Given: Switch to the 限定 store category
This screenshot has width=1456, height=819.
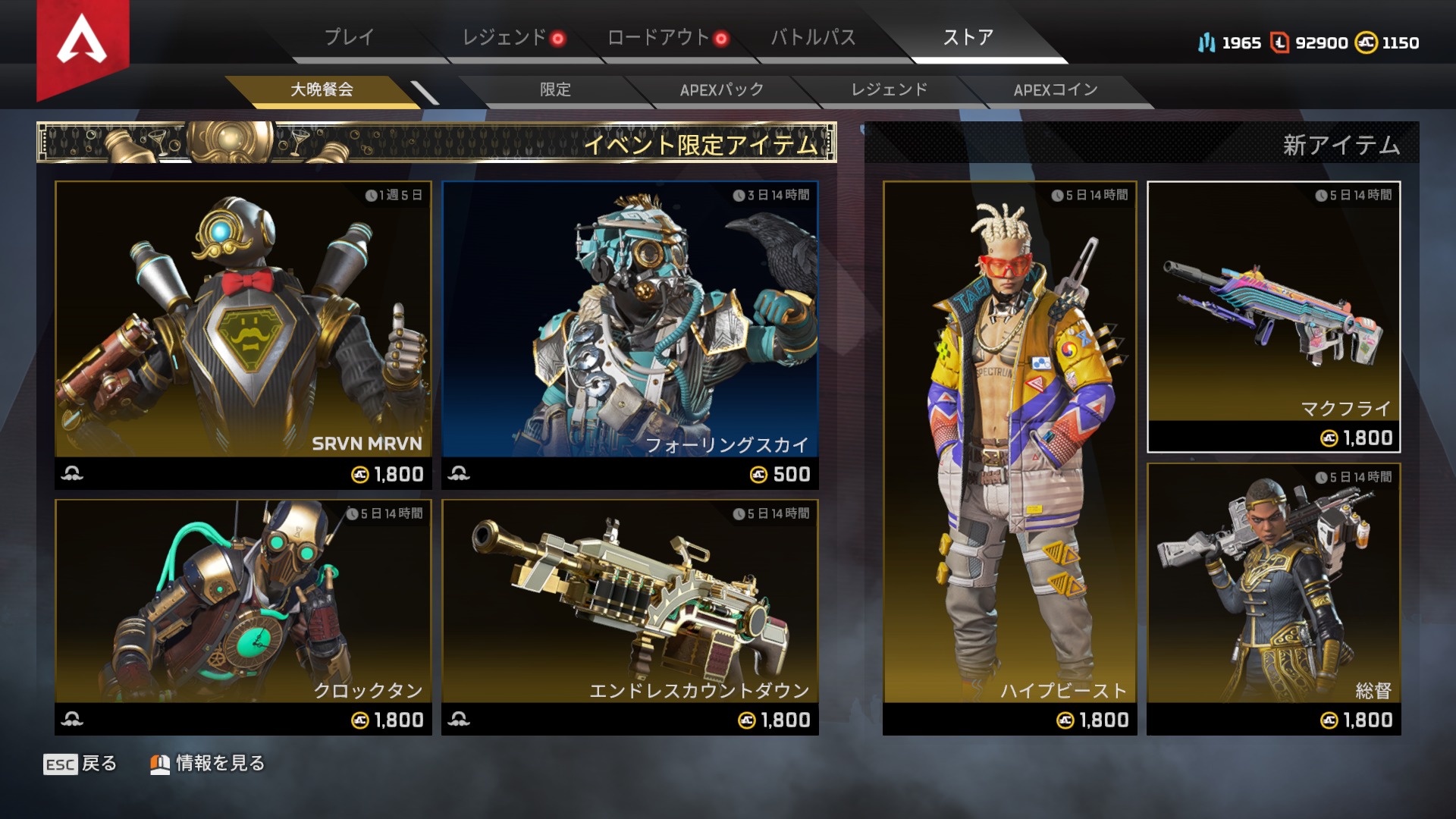Looking at the screenshot, I should [555, 89].
